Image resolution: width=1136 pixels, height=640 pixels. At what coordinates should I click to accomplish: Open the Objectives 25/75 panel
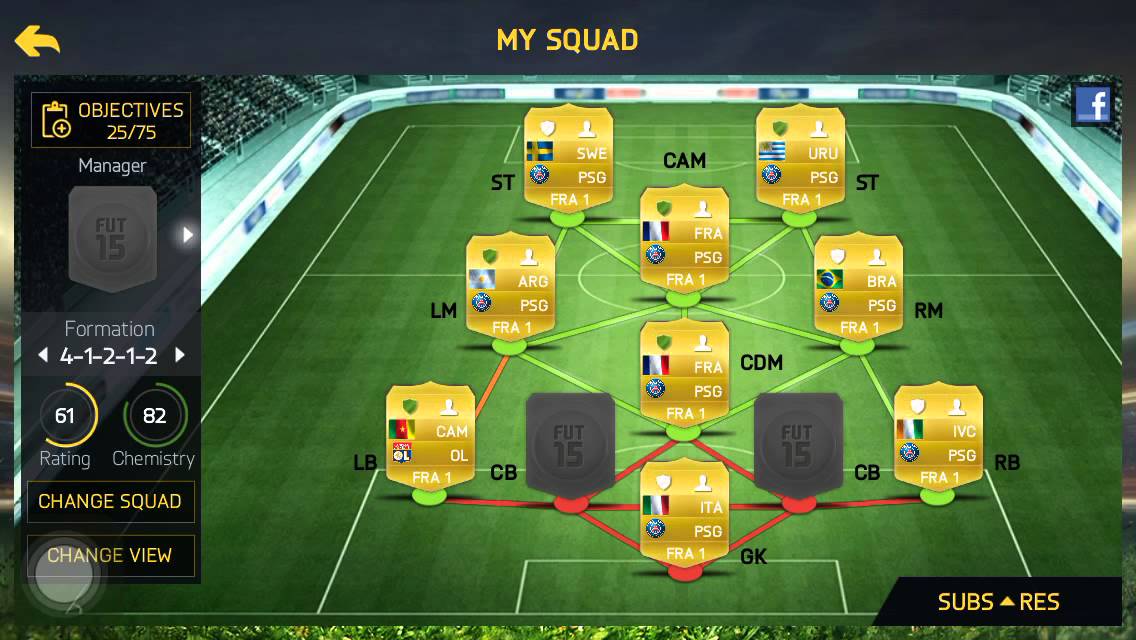tap(111, 121)
